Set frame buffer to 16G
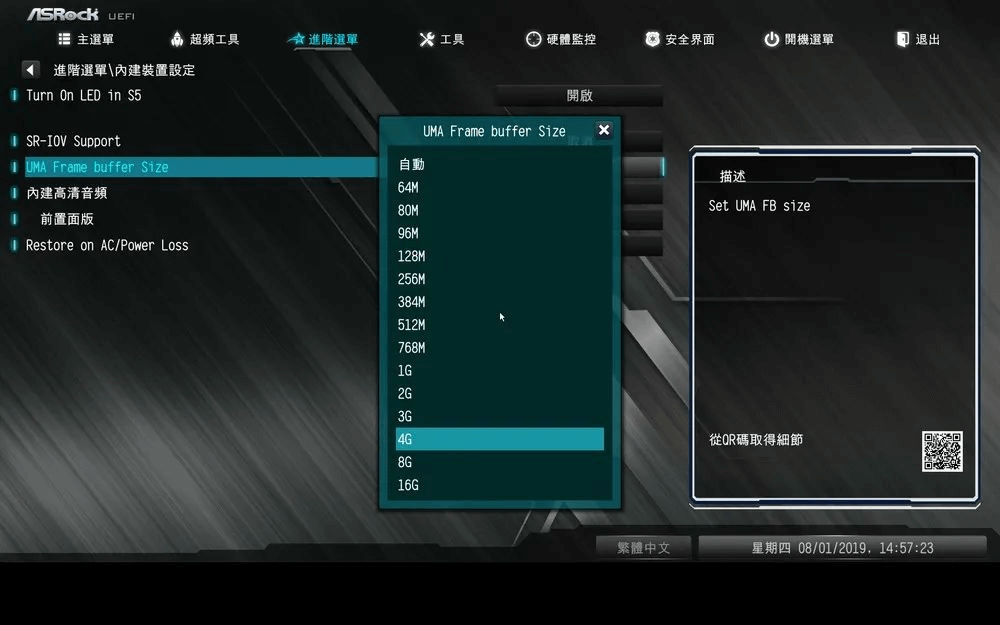 pyautogui.click(x=408, y=486)
